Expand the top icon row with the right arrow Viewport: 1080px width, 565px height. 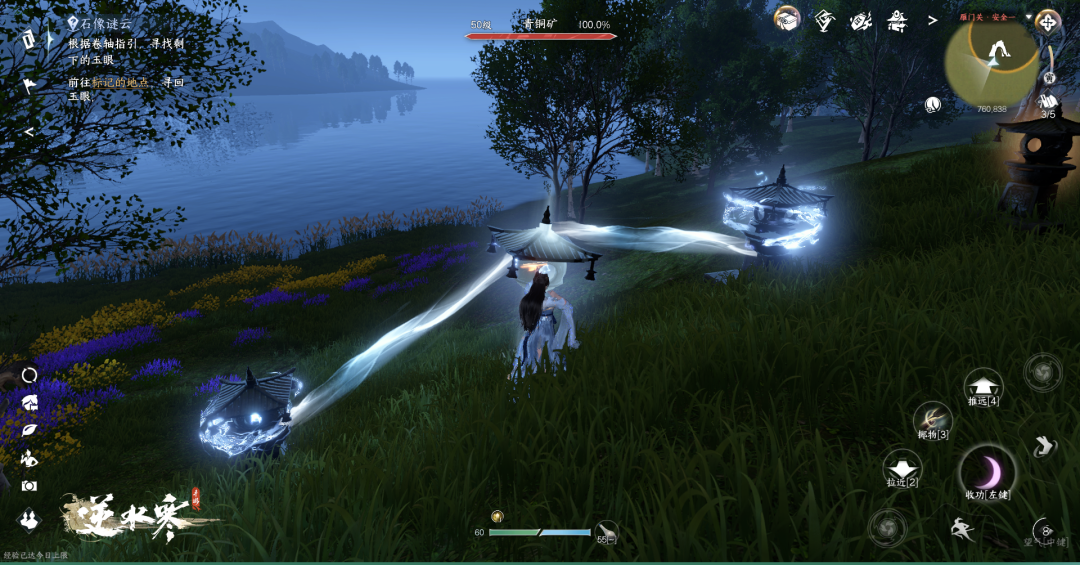(932, 19)
